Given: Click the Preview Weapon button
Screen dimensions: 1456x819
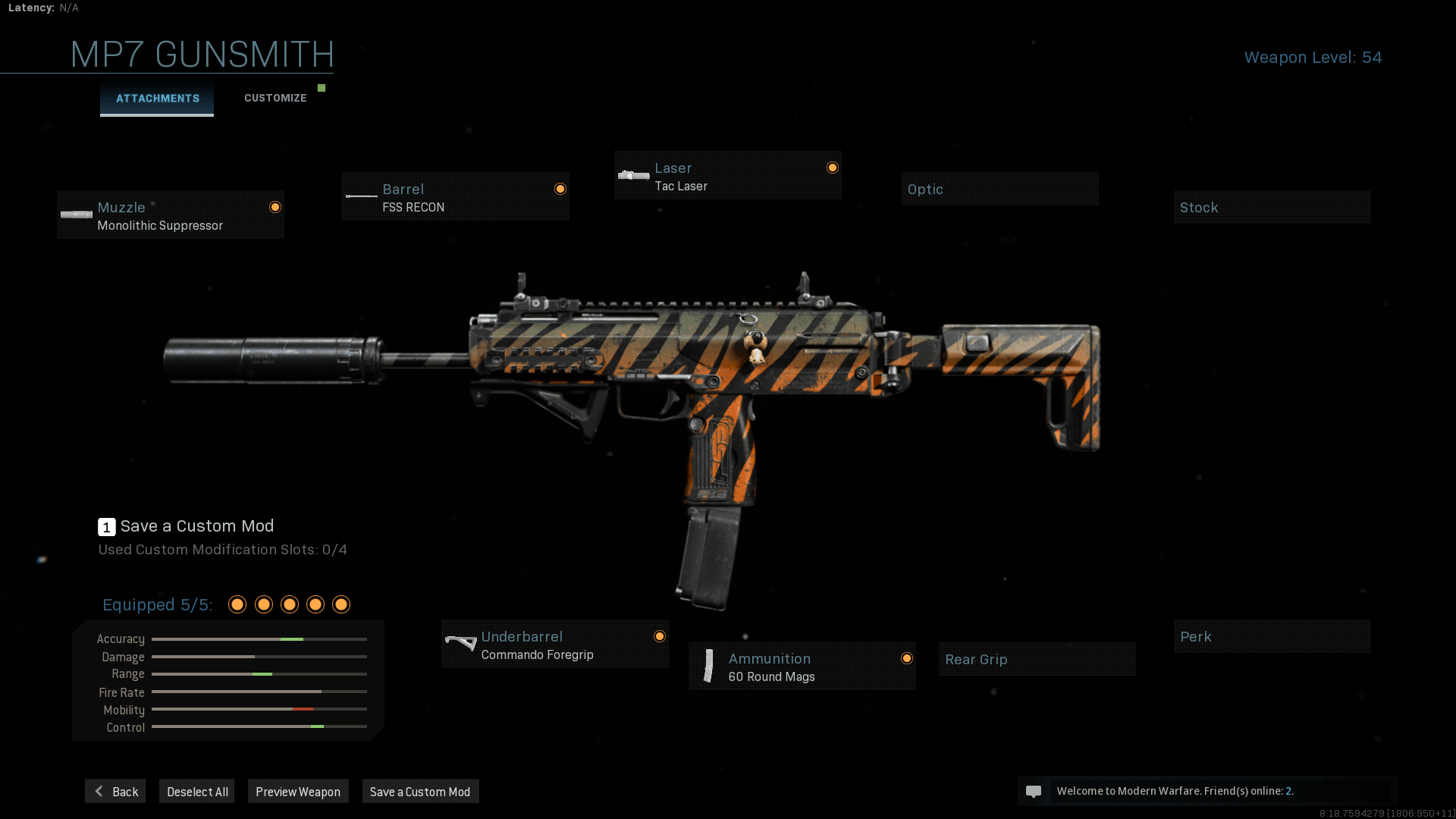Looking at the screenshot, I should tap(298, 791).
